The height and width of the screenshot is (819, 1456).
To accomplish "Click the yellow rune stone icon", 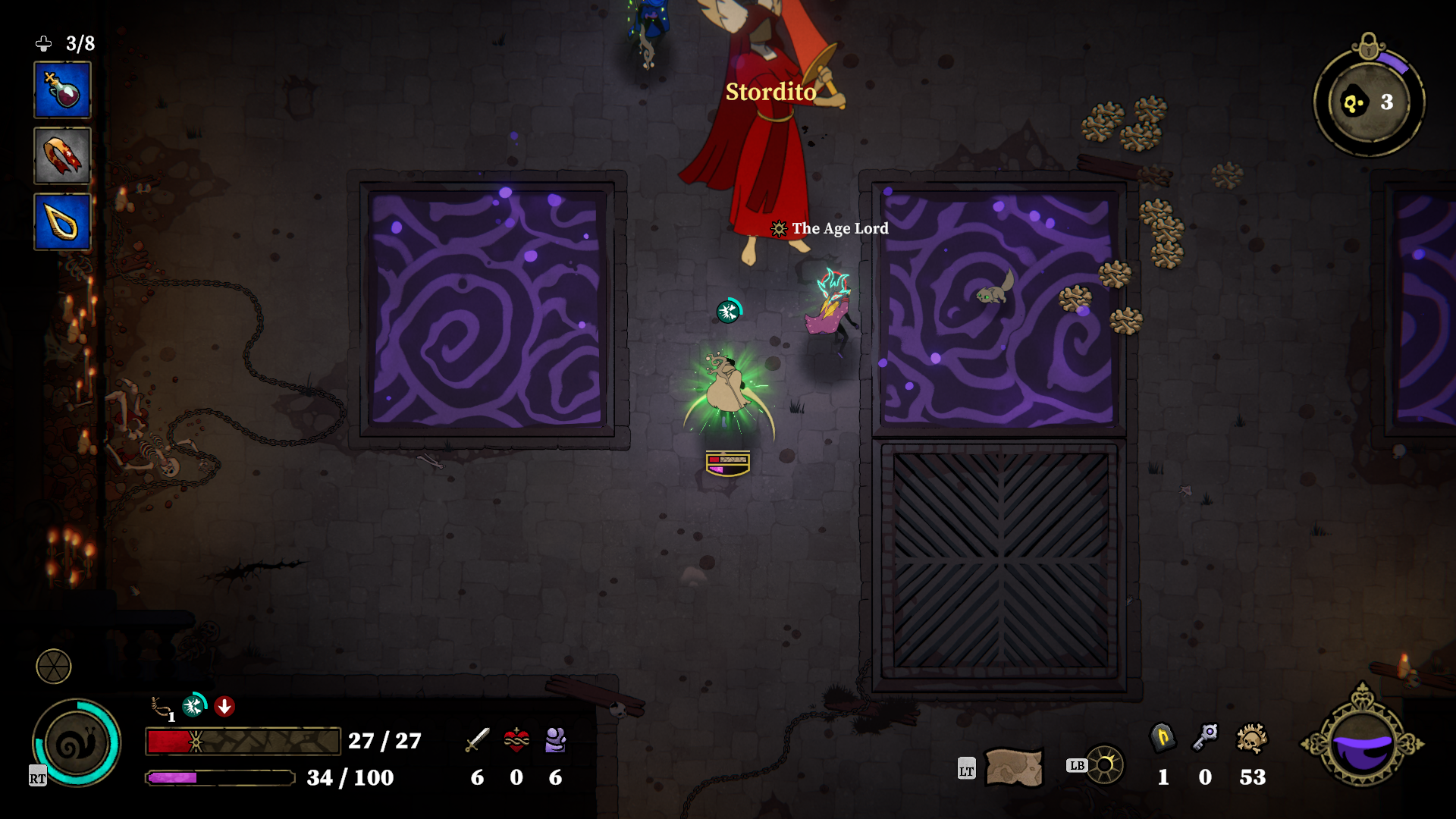I will click(1163, 737).
